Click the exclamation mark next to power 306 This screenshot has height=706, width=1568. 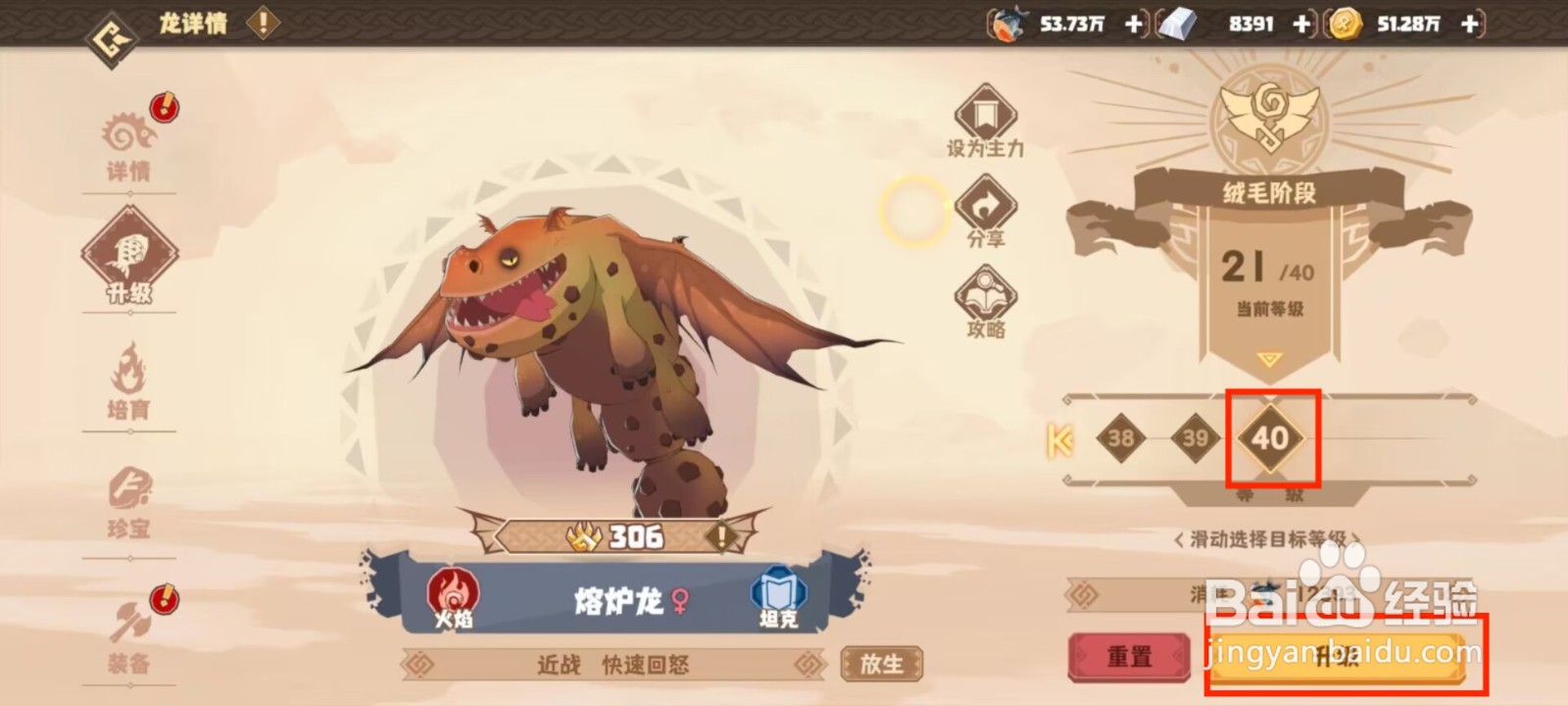click(721, 536)
